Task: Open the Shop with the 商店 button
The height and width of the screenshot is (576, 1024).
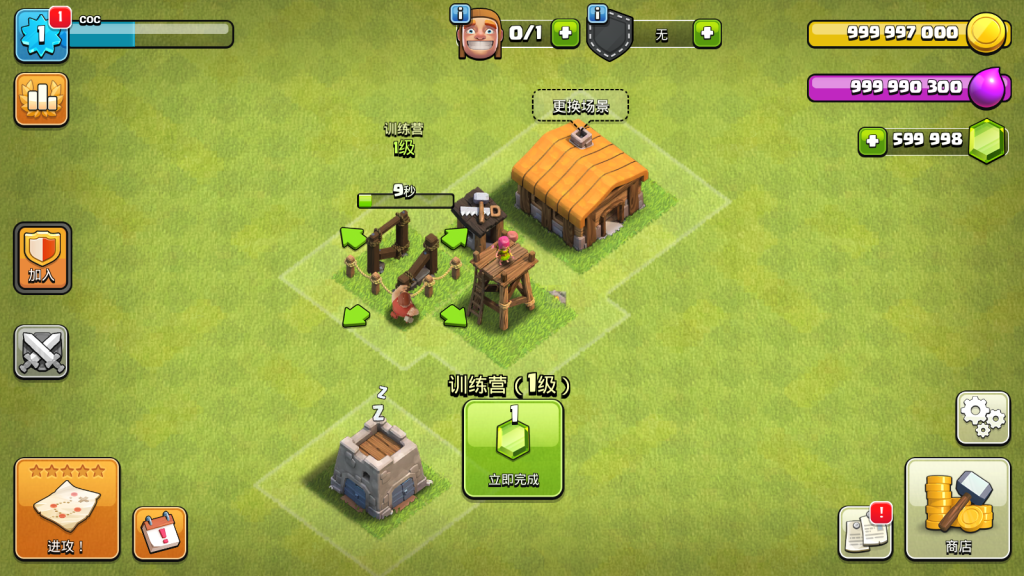Action: [x=957, y=508]
